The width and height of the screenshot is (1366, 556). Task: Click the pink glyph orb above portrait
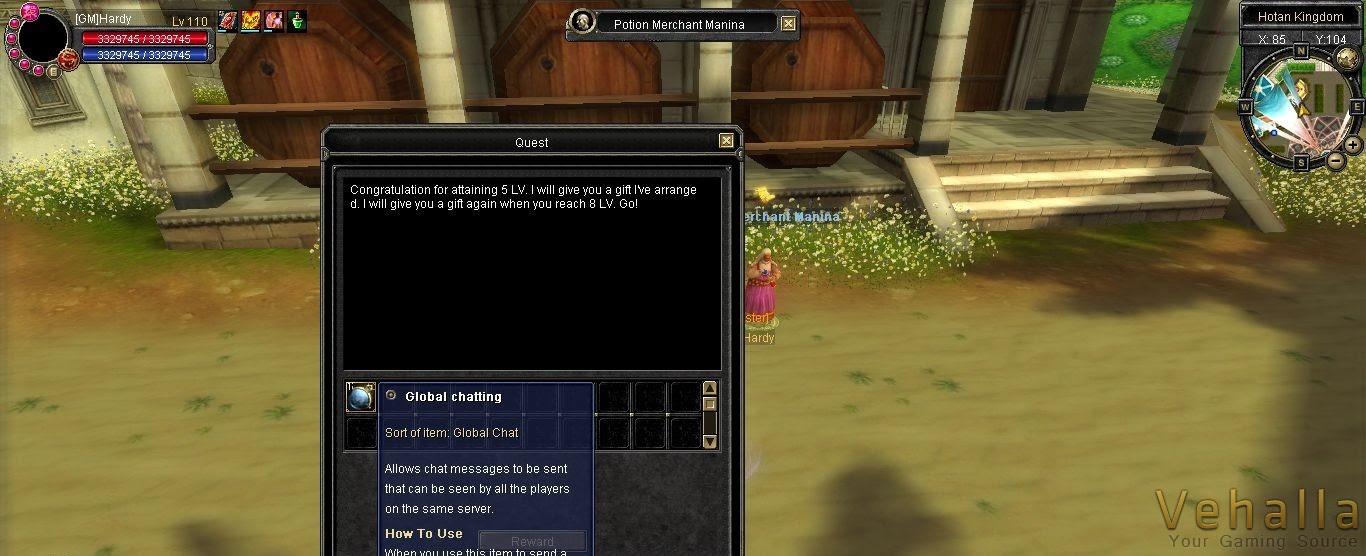[x=29, y=12]
